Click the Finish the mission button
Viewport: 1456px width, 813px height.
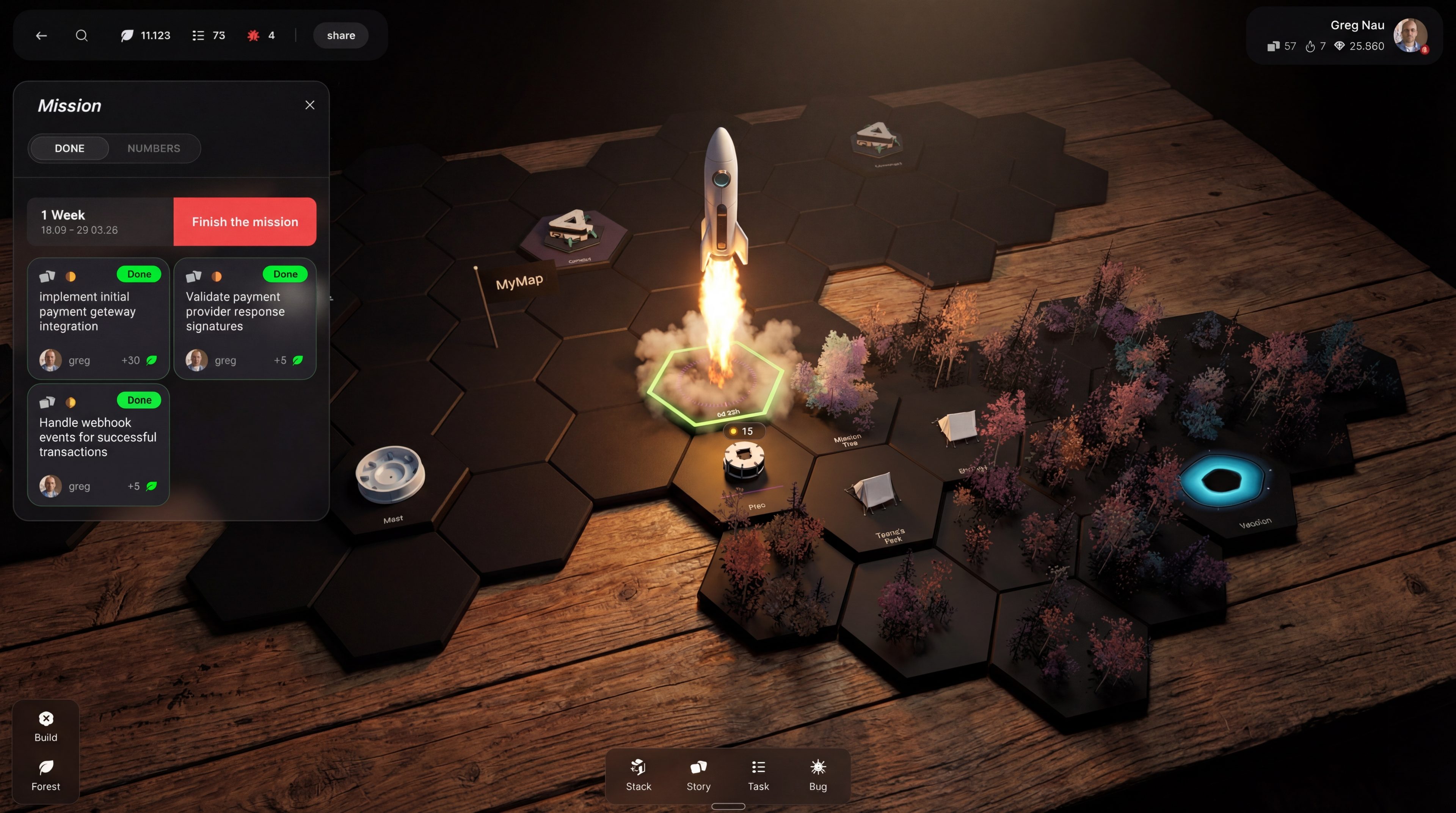[x=244, y=222]
